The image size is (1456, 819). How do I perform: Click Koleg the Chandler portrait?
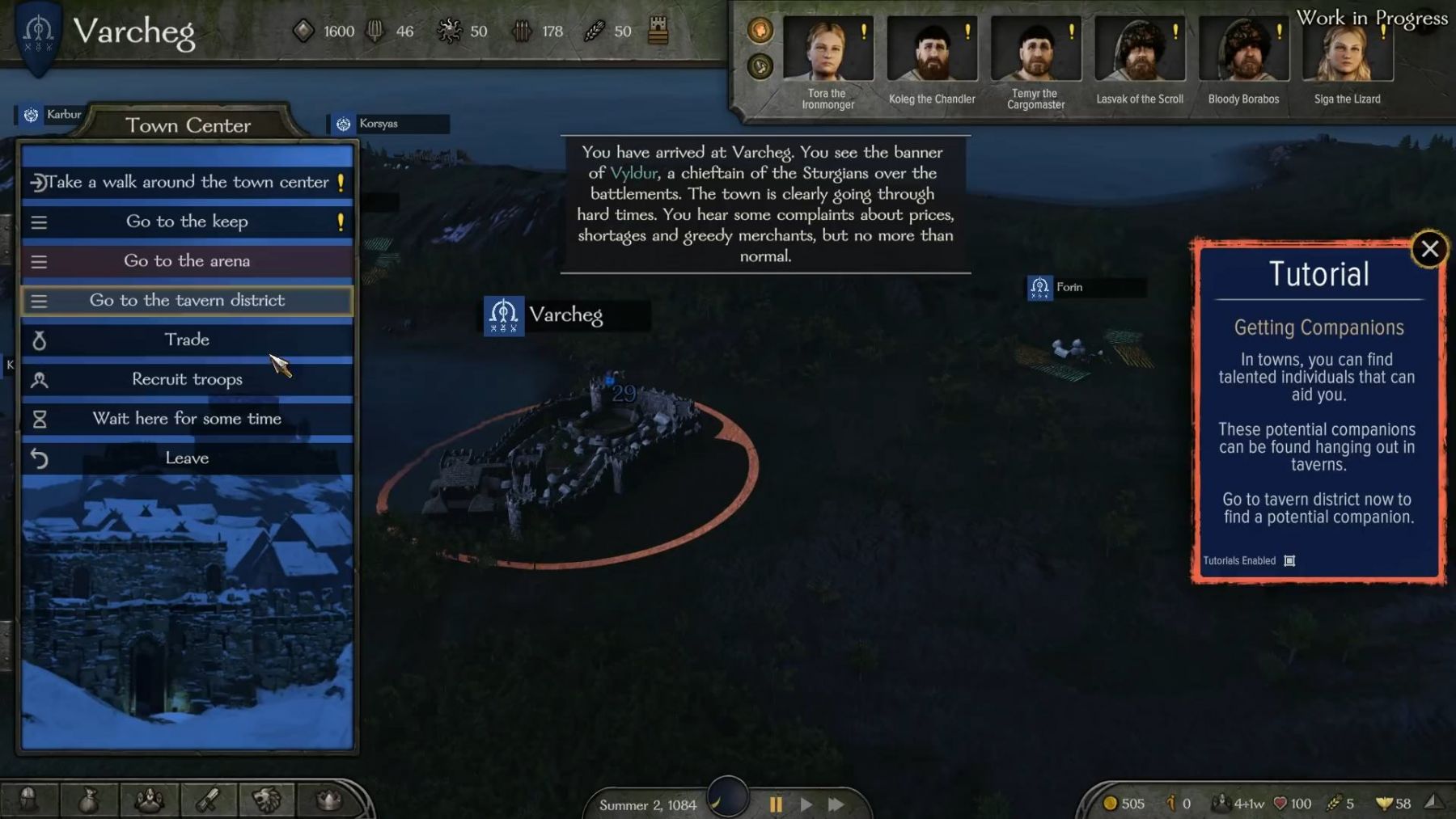pos(931,49)
